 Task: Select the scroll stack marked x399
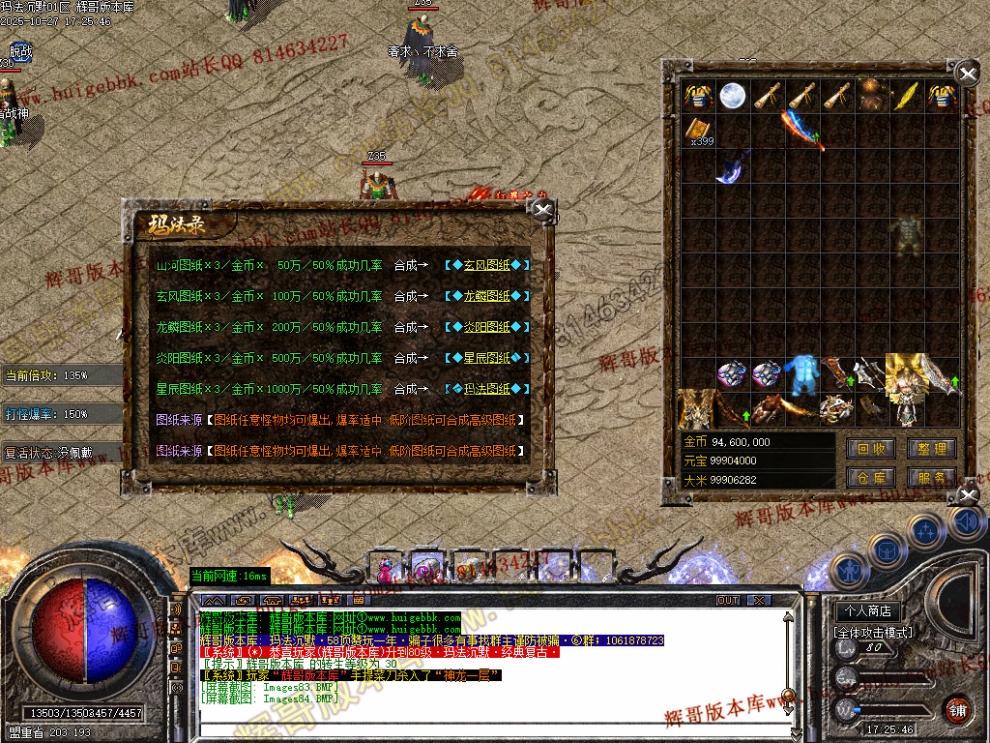[x=699, y=130]
